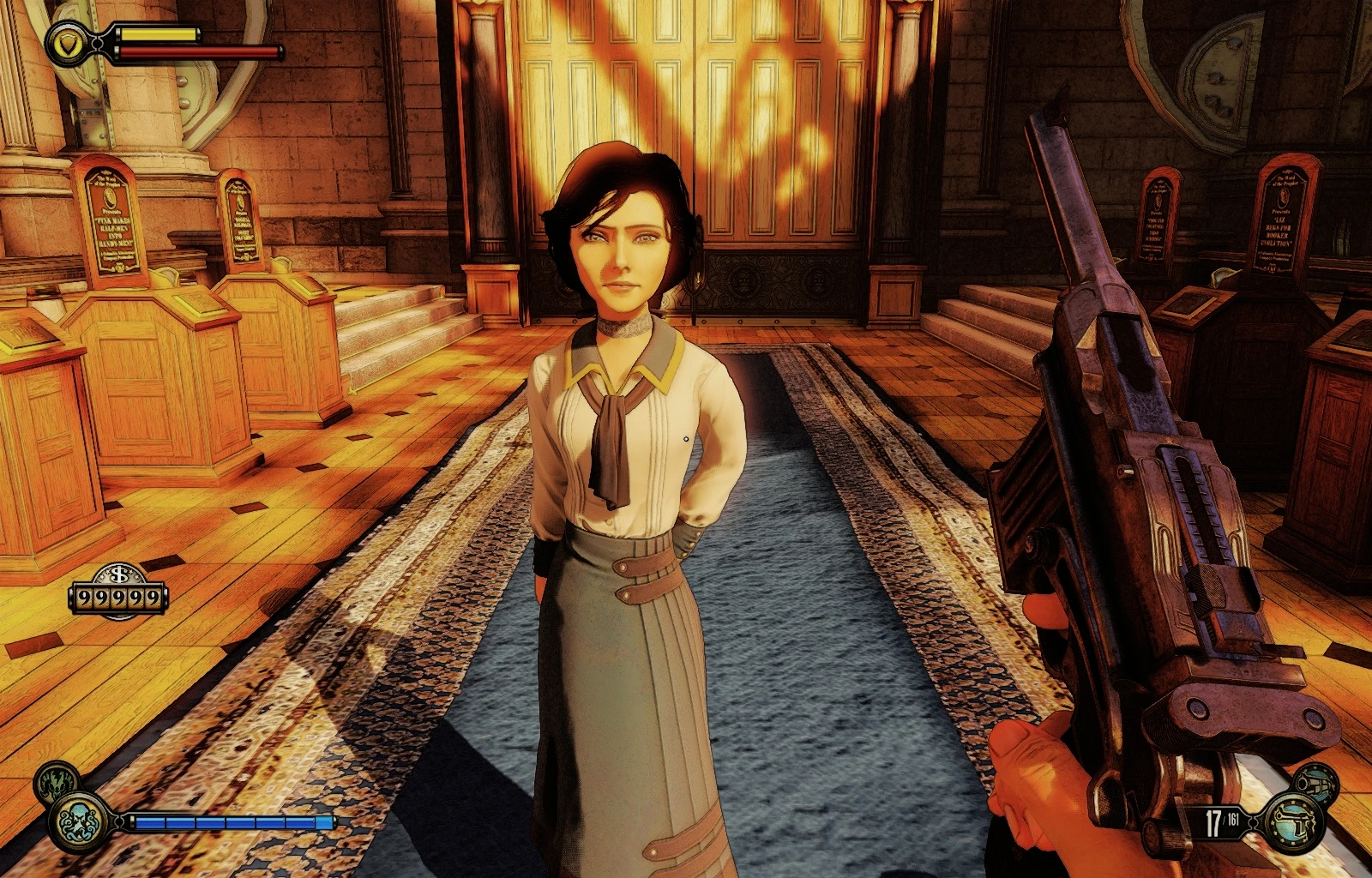Switch to the ram-skull Charge vigor icon
1372x878 pixels.
[57, 780]
